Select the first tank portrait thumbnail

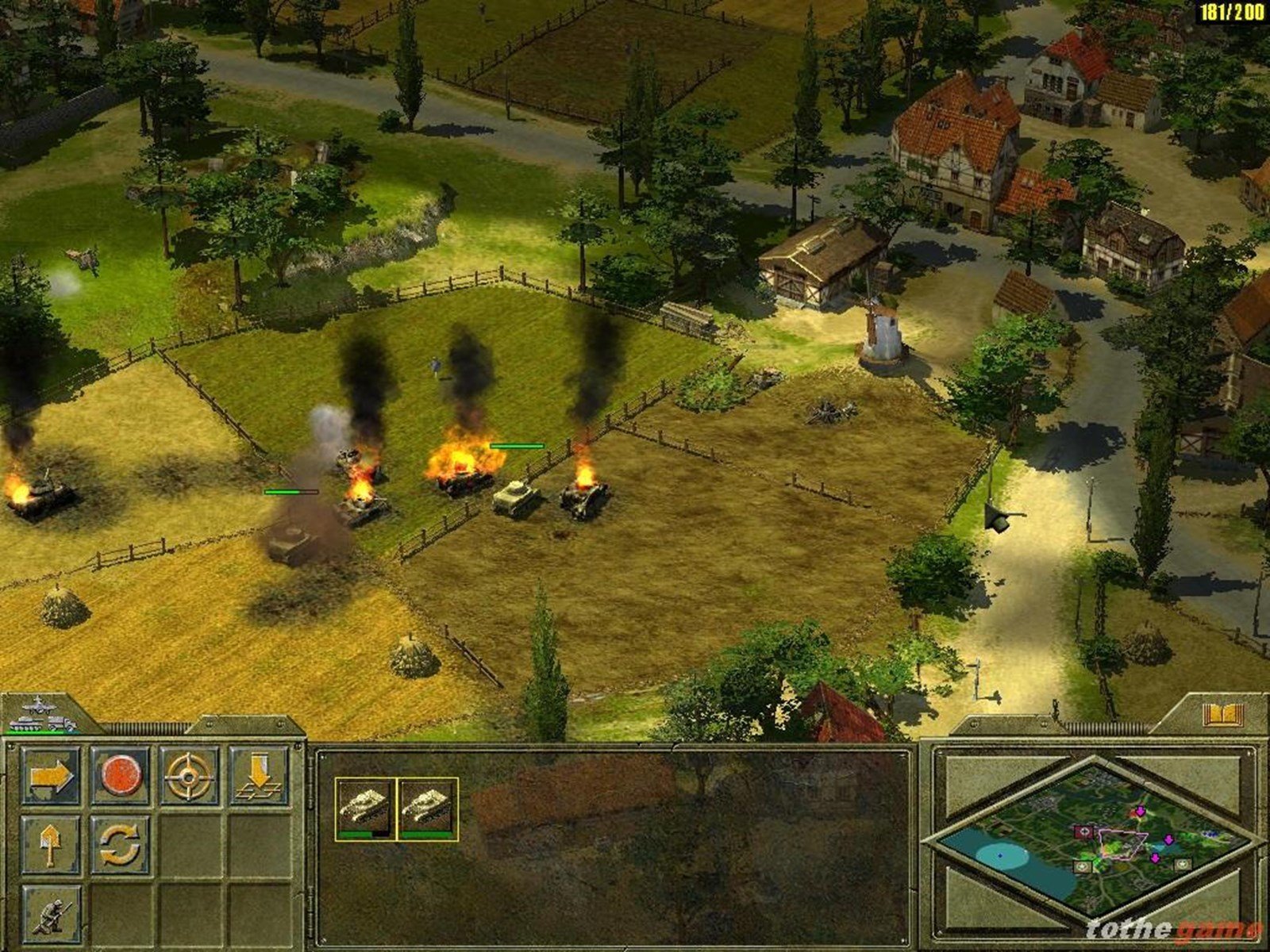[364, 808]
